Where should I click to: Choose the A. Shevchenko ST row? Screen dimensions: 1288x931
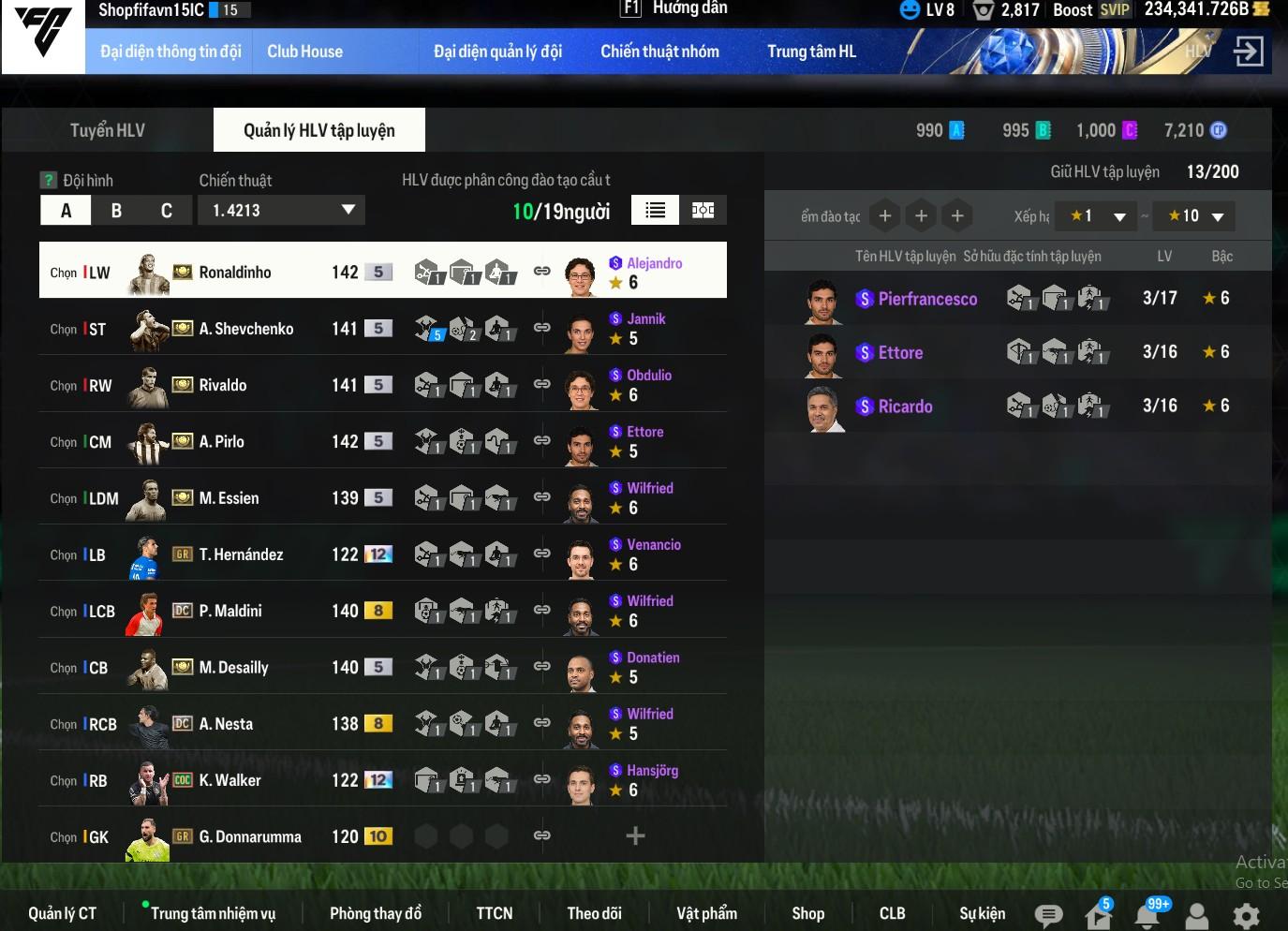coord(234,329)
